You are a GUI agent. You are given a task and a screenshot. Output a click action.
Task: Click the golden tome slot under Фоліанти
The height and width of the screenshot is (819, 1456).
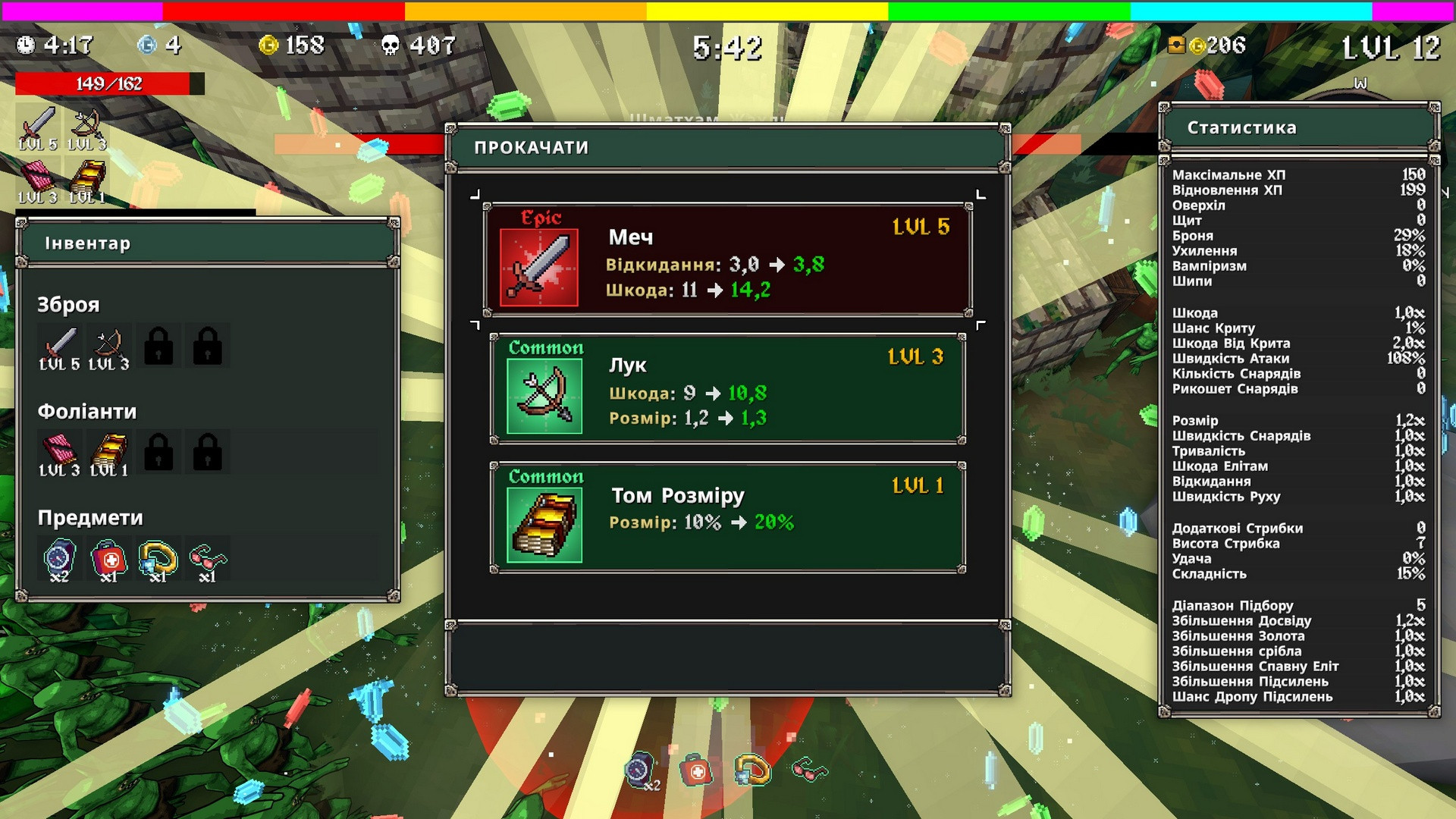click(x=109, y=453)
